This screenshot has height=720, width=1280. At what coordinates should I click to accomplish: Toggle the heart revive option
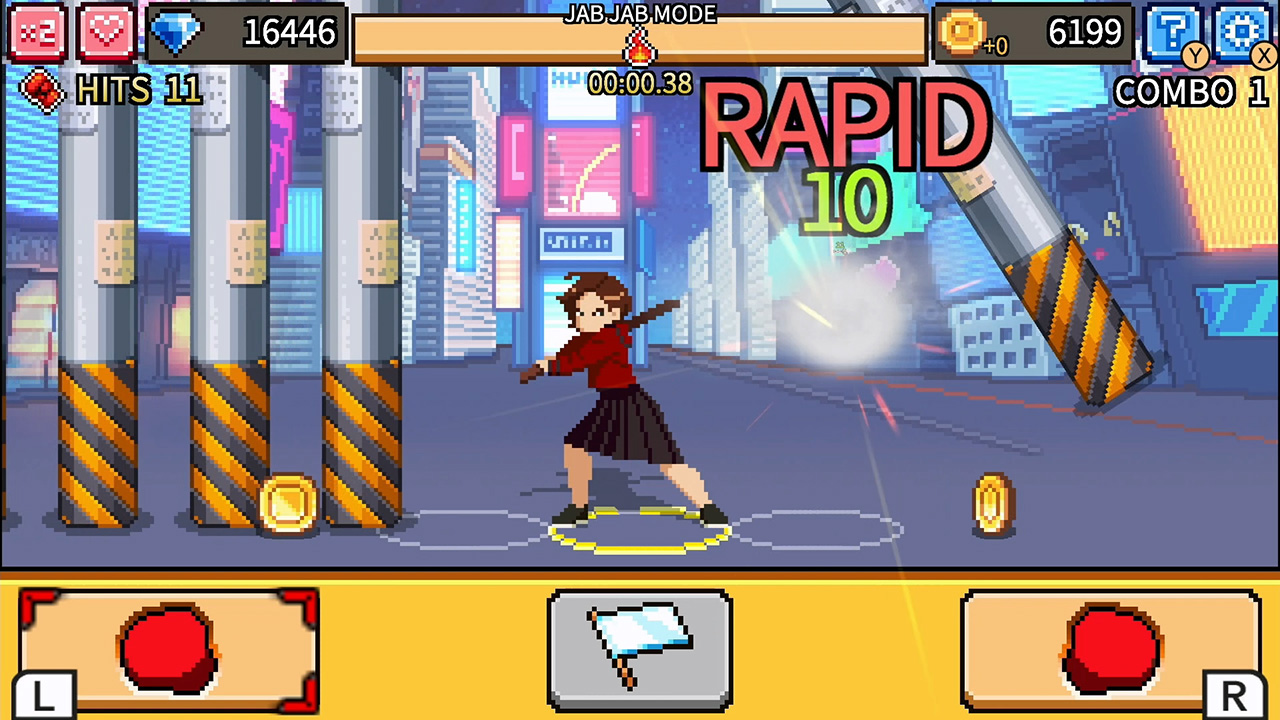tap(105, 33)
